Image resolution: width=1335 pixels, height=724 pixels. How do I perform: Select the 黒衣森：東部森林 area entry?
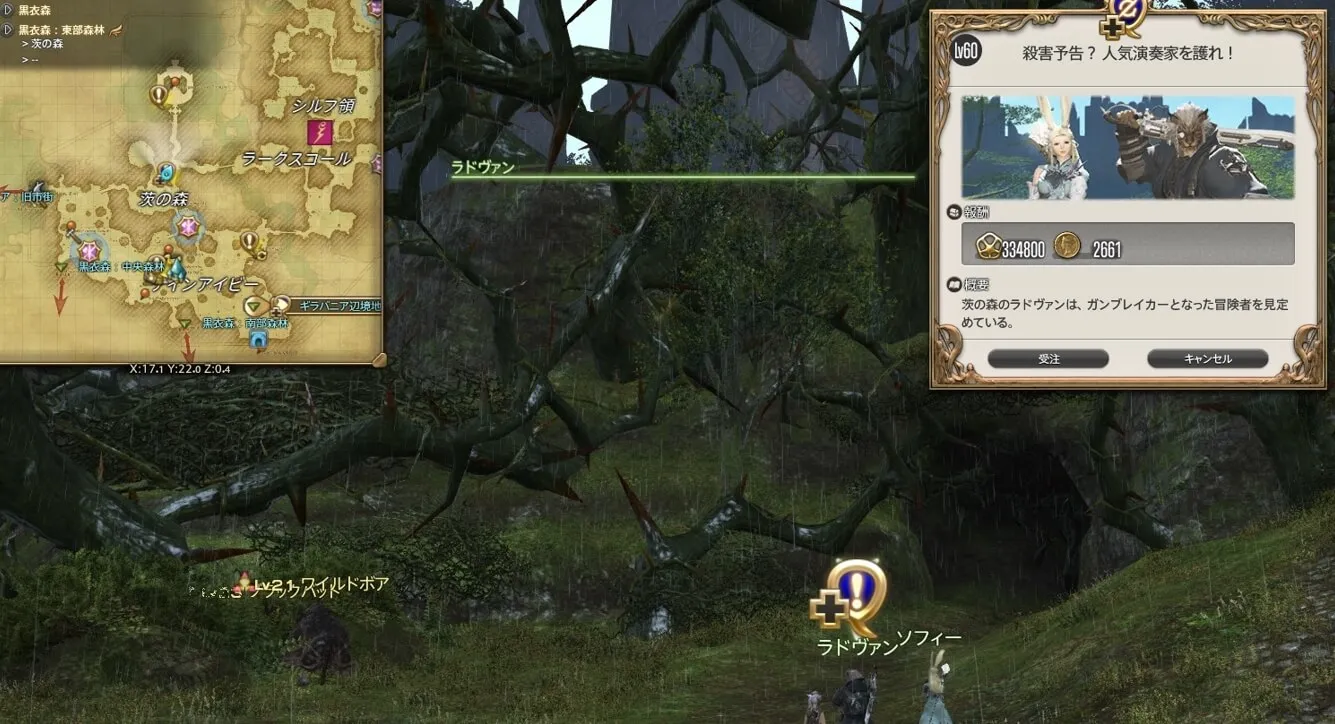click(61, 31)
